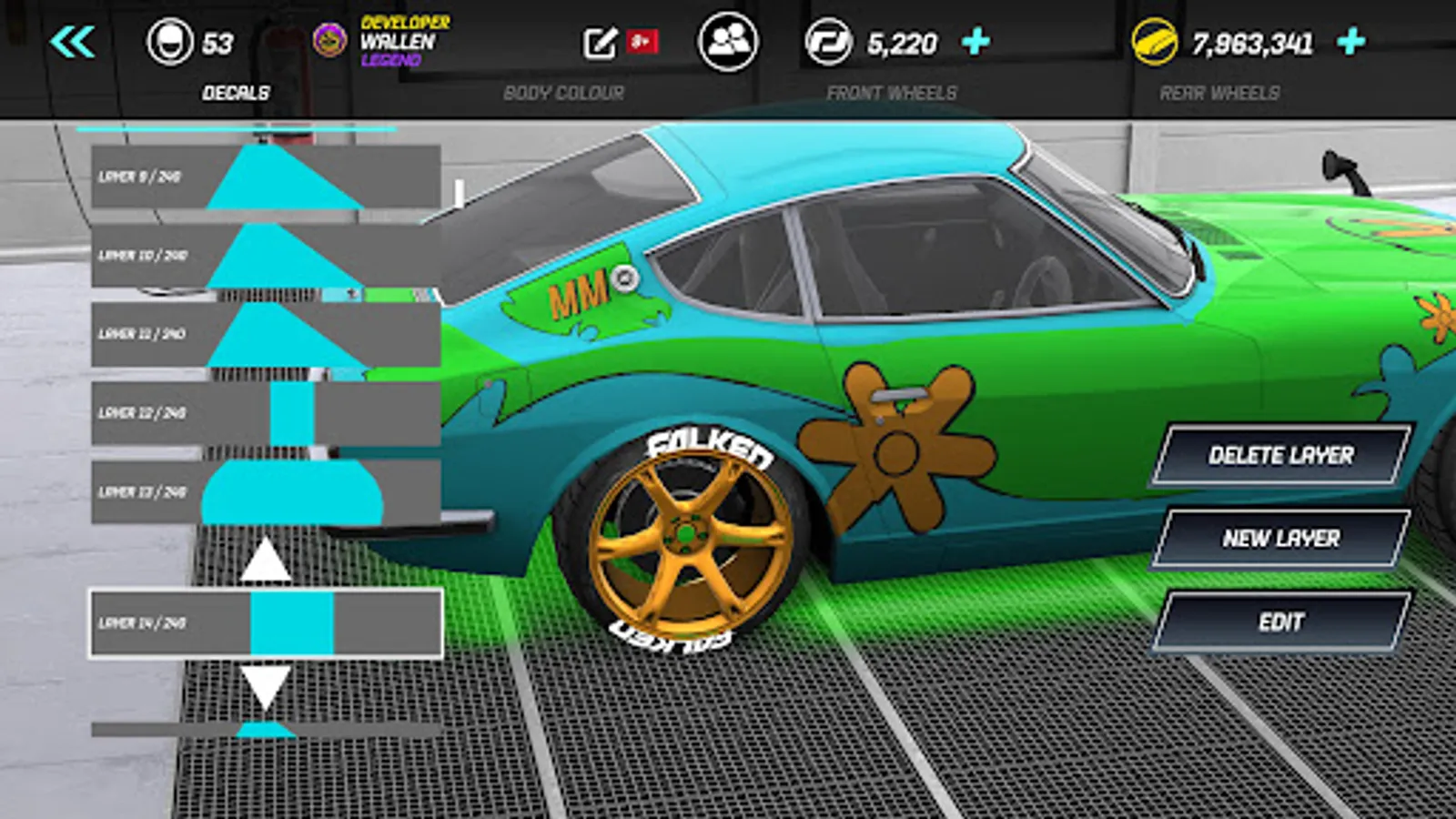Screen dimensions: 1456x819
Task: Go back with the double-arrow button
Action: [73, 42]
